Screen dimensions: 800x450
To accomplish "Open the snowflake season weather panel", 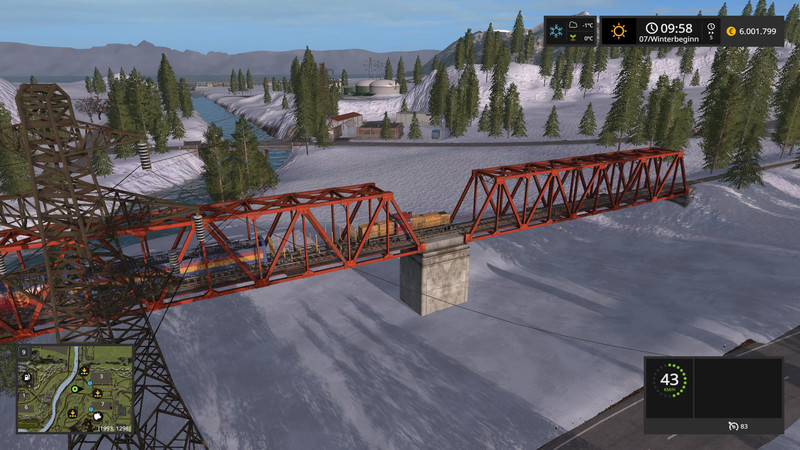I will point(556,31).
